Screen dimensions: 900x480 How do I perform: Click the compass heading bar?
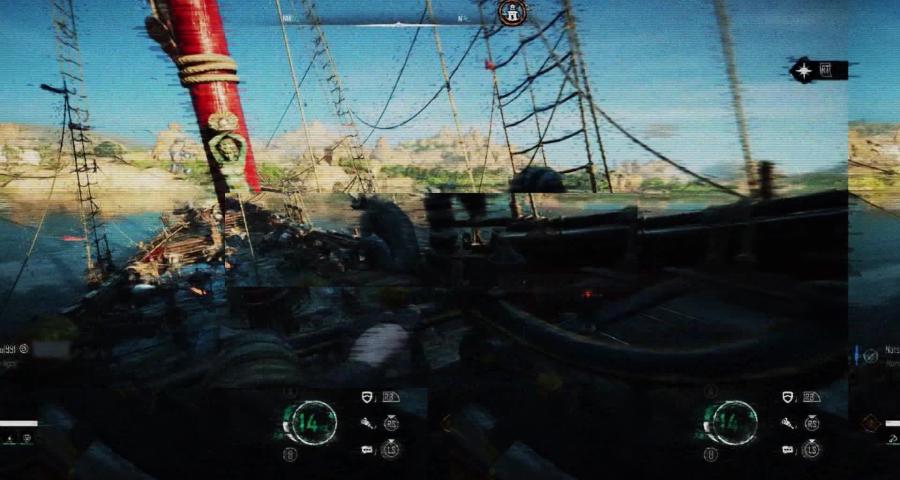400,20
